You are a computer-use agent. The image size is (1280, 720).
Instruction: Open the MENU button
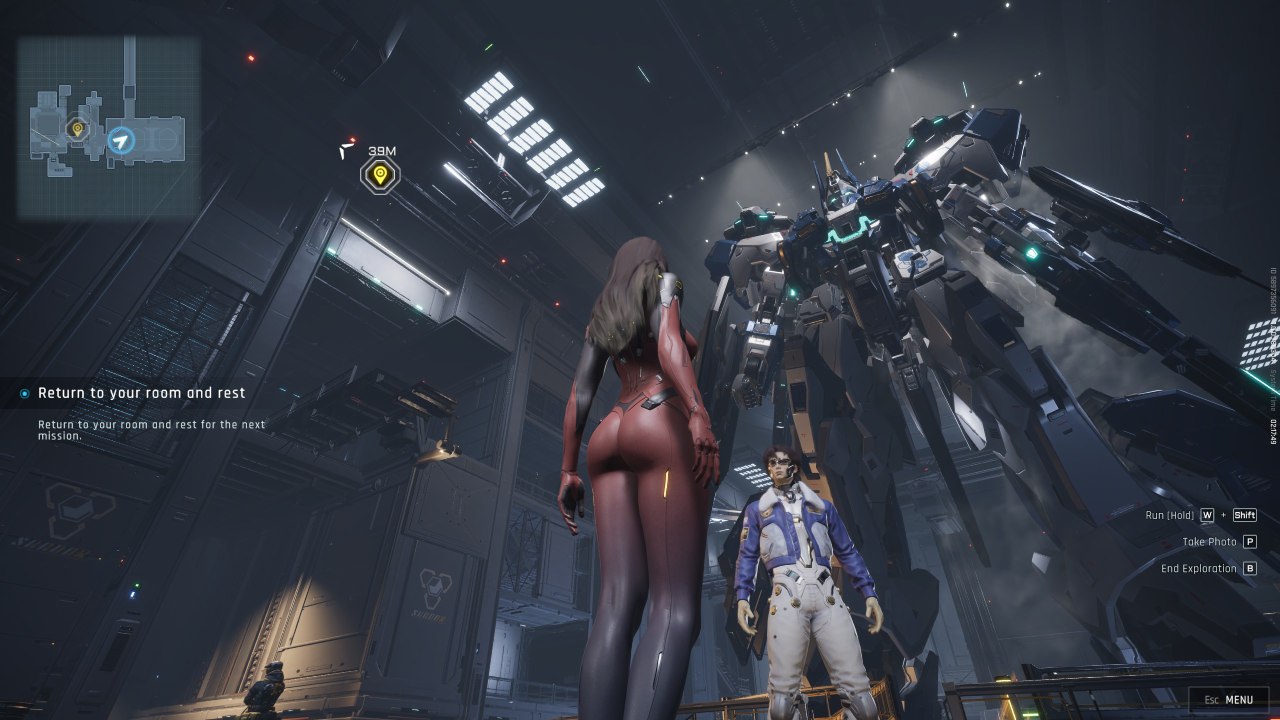coord(1228,700)
